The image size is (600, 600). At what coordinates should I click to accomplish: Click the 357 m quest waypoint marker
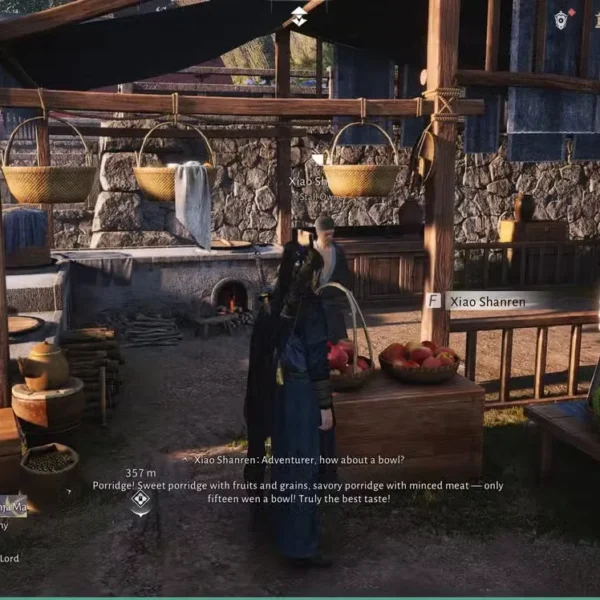141,499
